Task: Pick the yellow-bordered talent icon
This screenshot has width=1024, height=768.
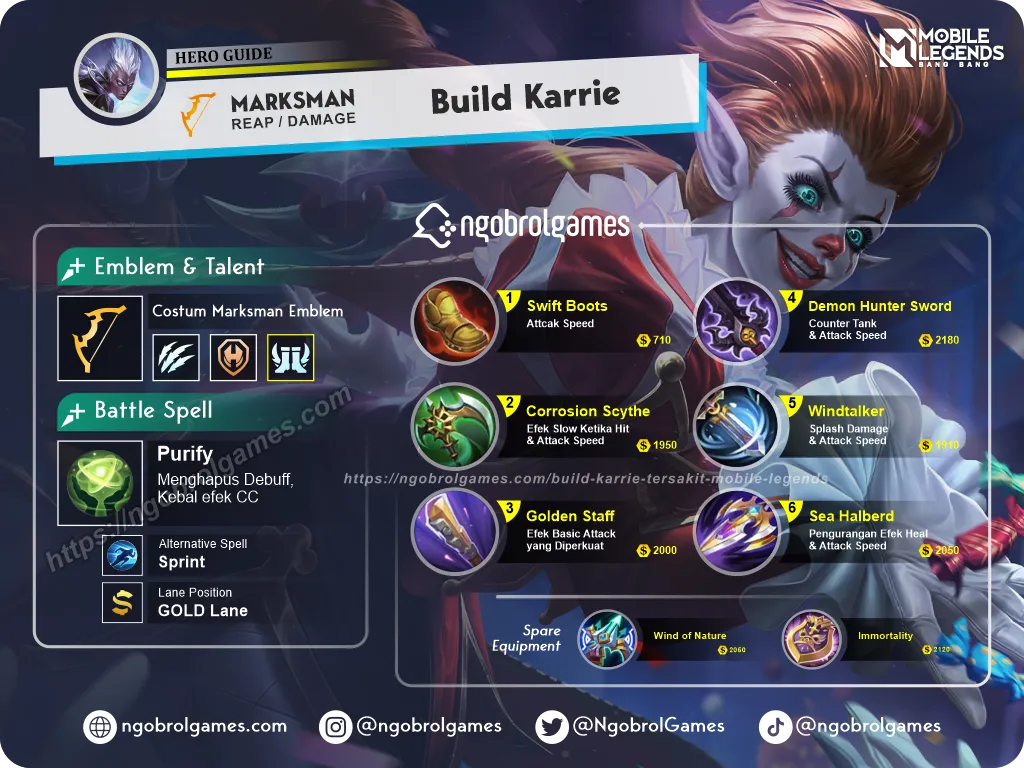Action: point(291,357)
